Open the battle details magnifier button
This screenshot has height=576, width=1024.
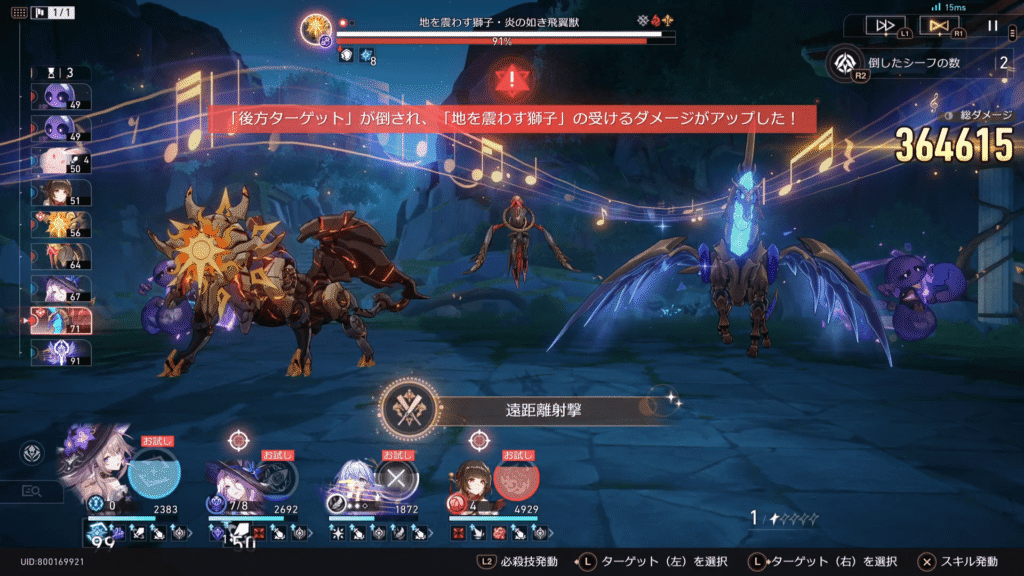(33, 491)
